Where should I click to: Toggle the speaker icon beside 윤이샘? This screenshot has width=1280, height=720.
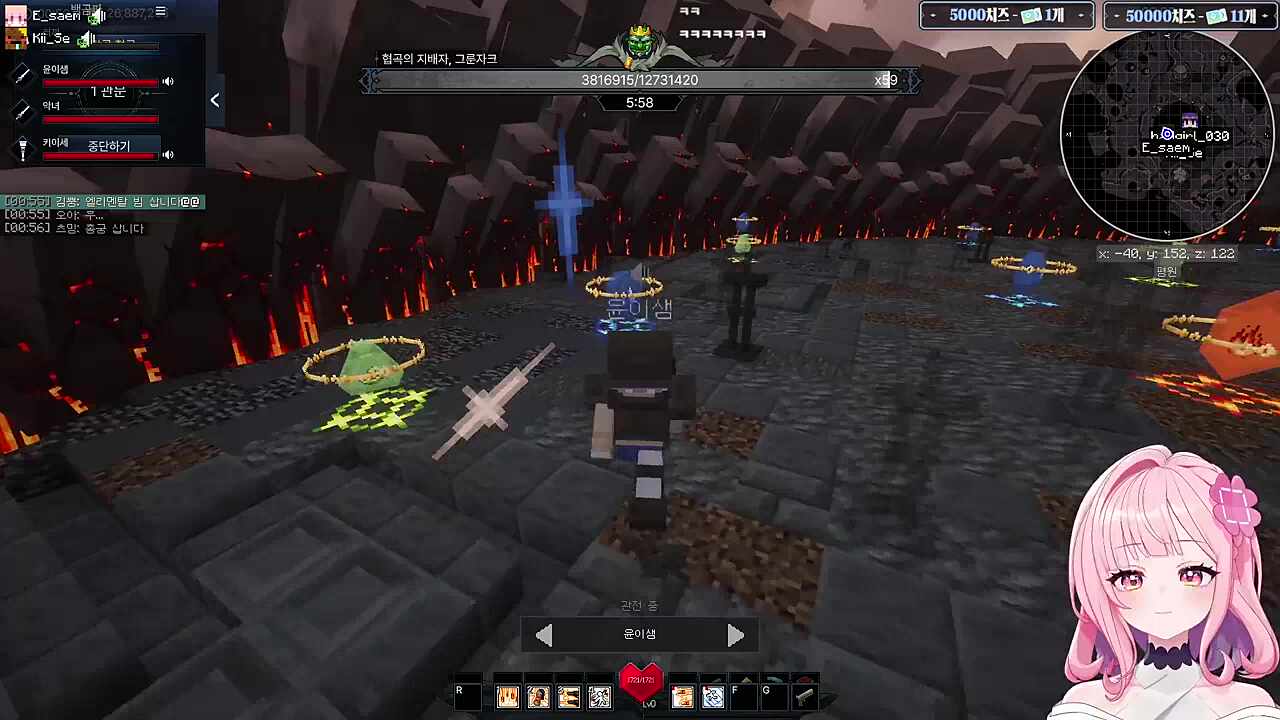click(x=168, y=82)
